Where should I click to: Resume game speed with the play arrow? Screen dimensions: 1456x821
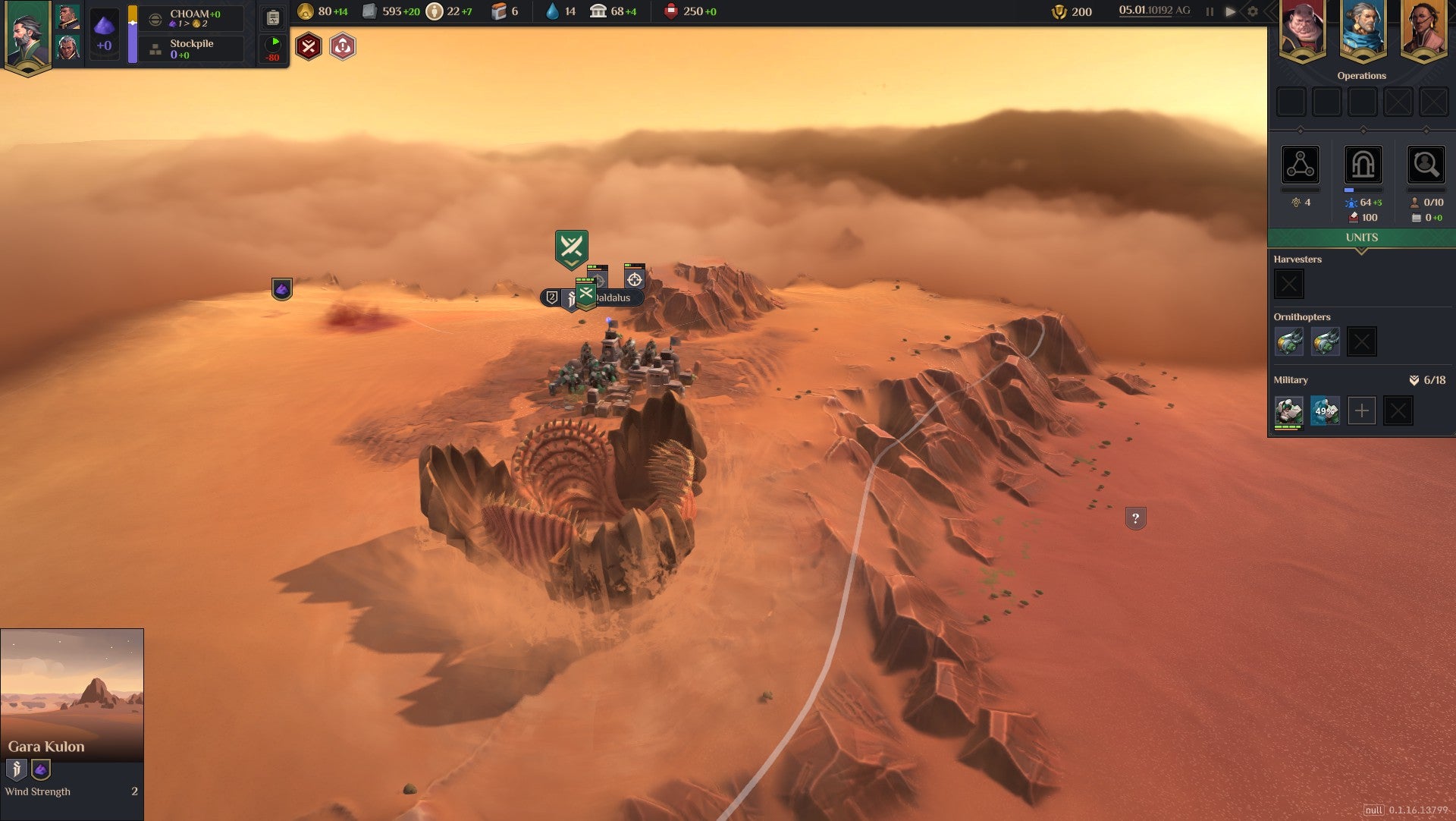(1230, 11)
